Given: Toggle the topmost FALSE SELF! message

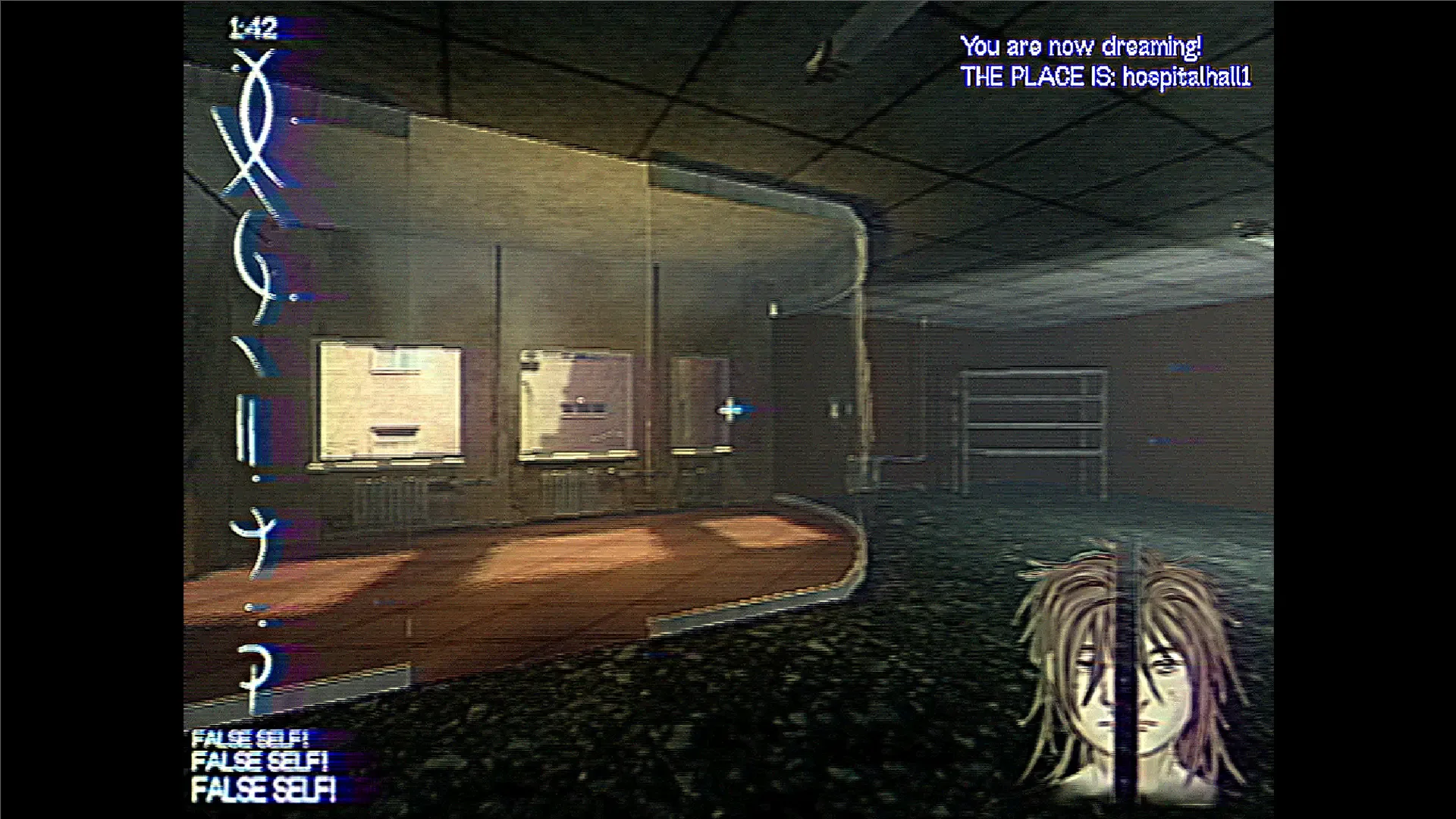Looking at the screenshot, I should pos(250,738).
